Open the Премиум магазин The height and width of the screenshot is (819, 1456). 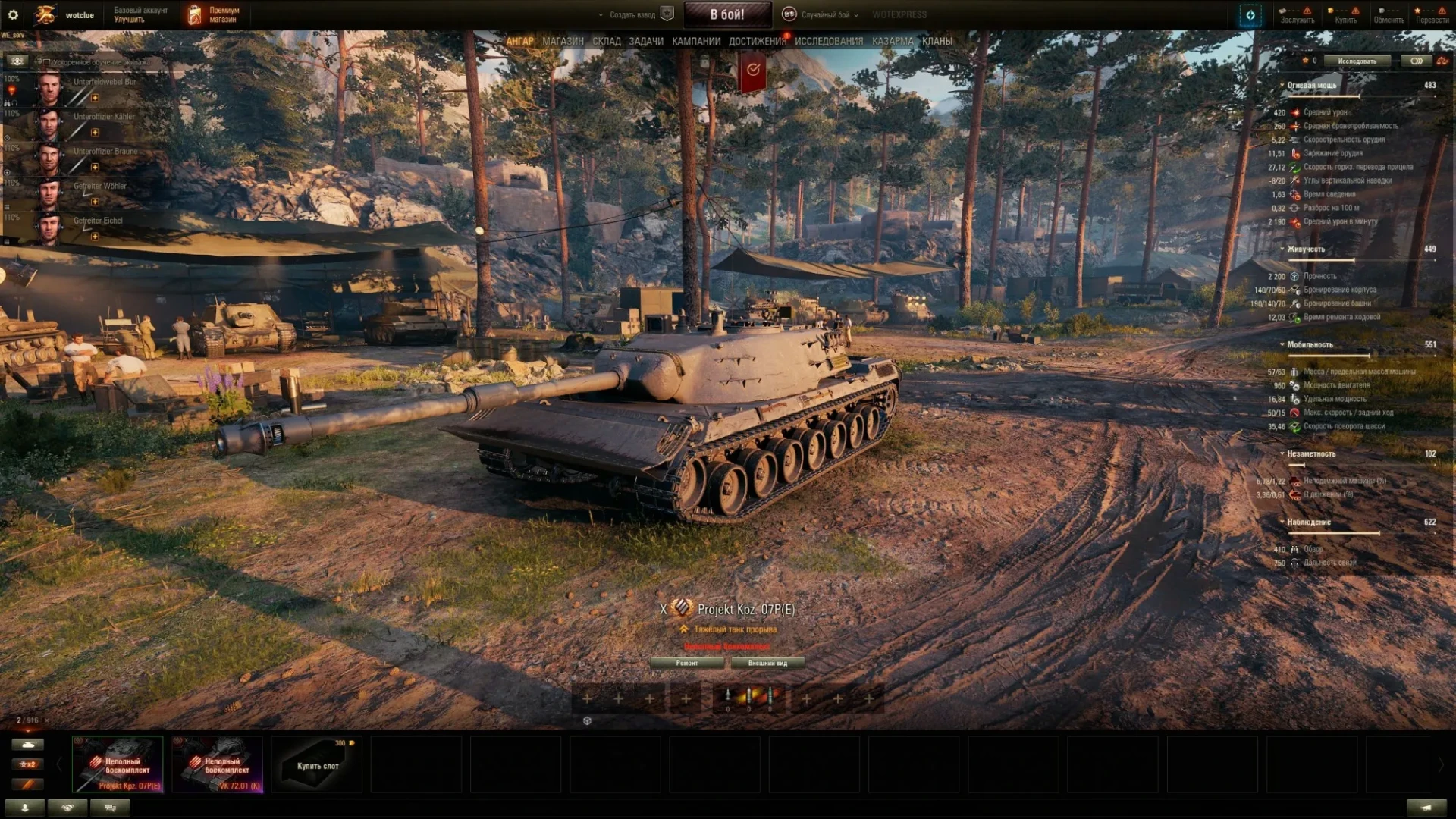[x=215, y=14]
